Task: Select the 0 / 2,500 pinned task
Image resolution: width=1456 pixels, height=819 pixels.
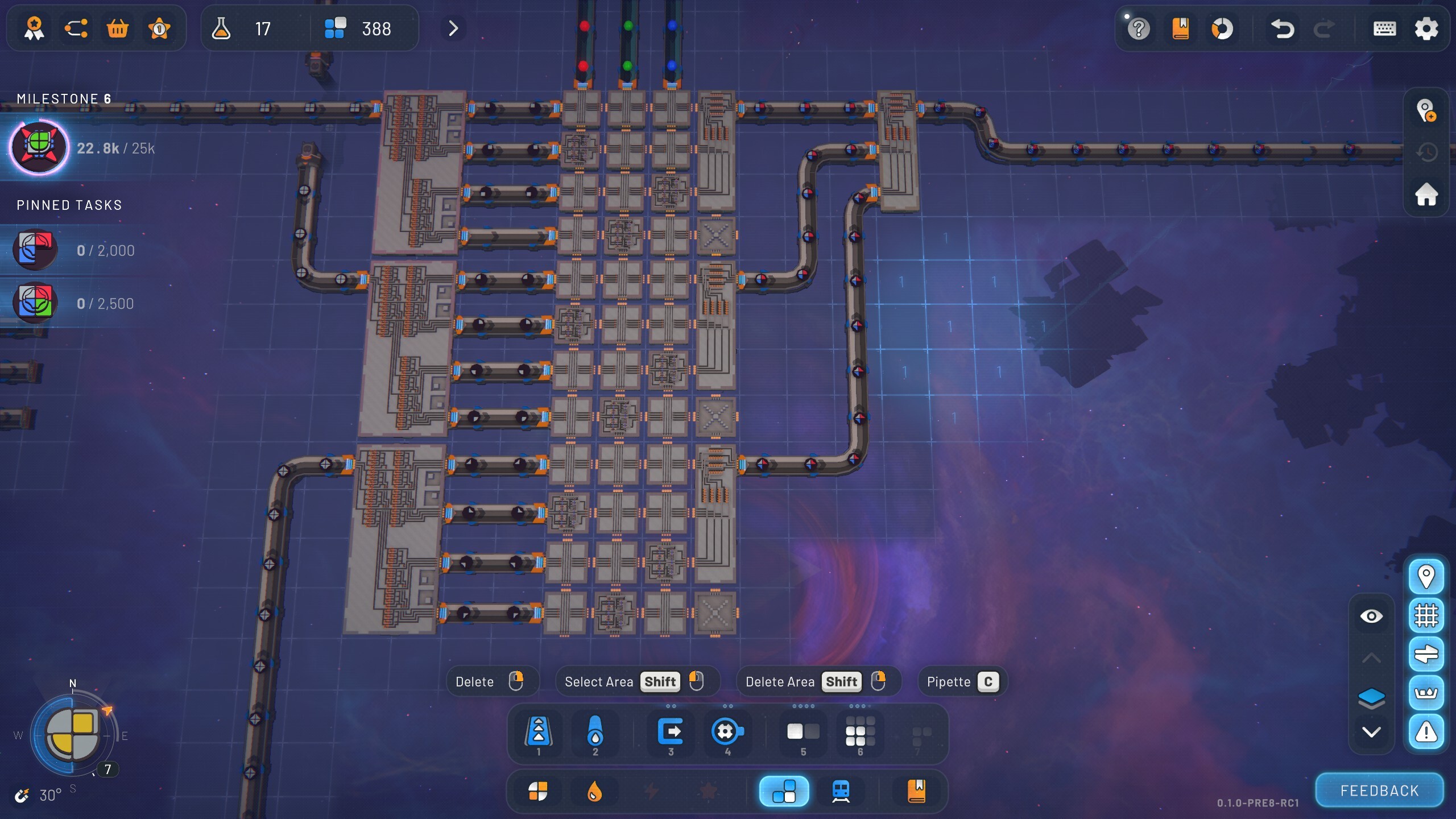Action: pos(35,303)
